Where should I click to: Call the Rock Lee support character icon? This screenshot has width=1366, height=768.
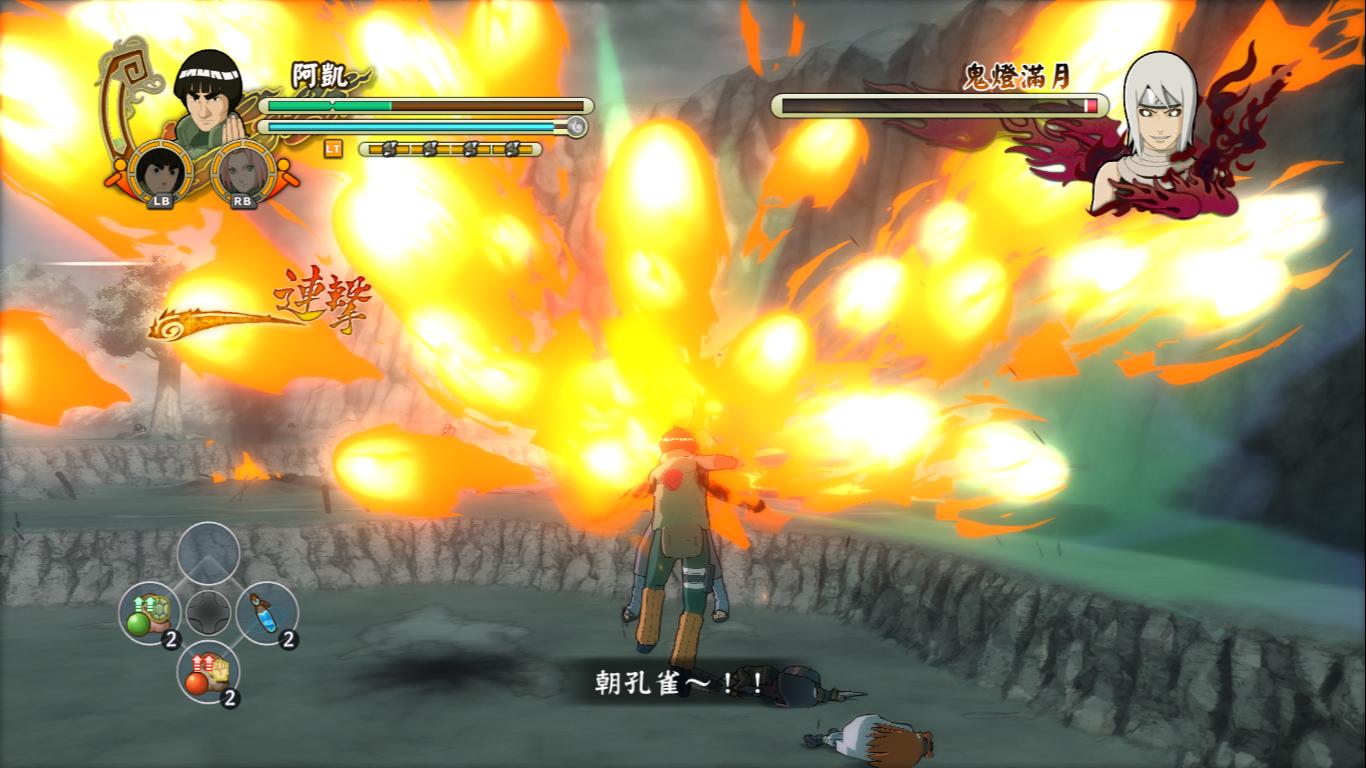pos(160,174)
